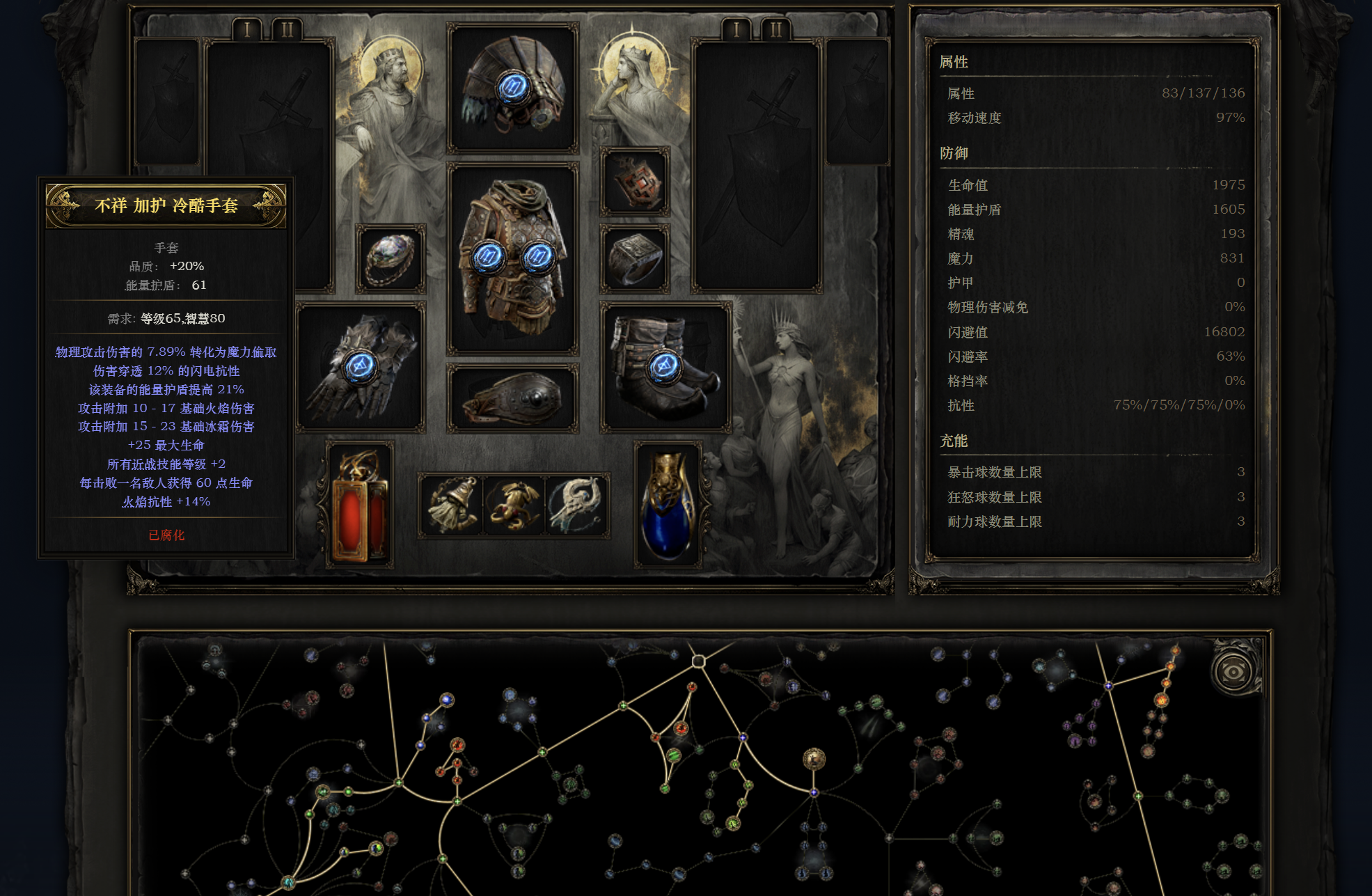Viewport: 1372px width, 896px height.
Task: Select the amulet with iridescent gem
Action: 391,258
